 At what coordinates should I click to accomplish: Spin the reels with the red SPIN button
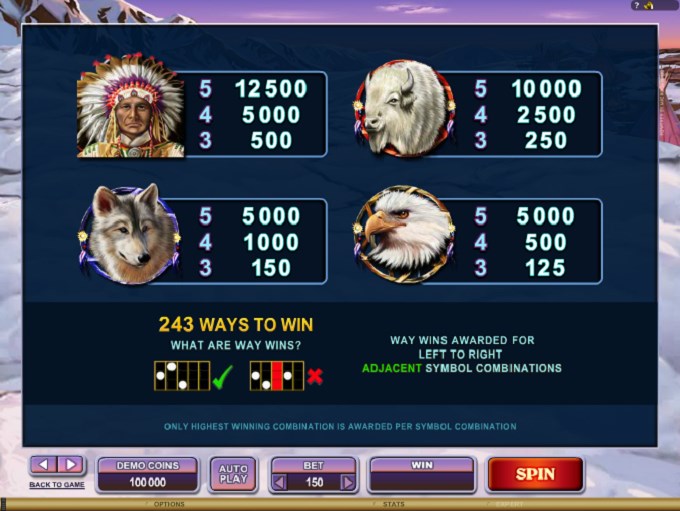click(535, 474)
